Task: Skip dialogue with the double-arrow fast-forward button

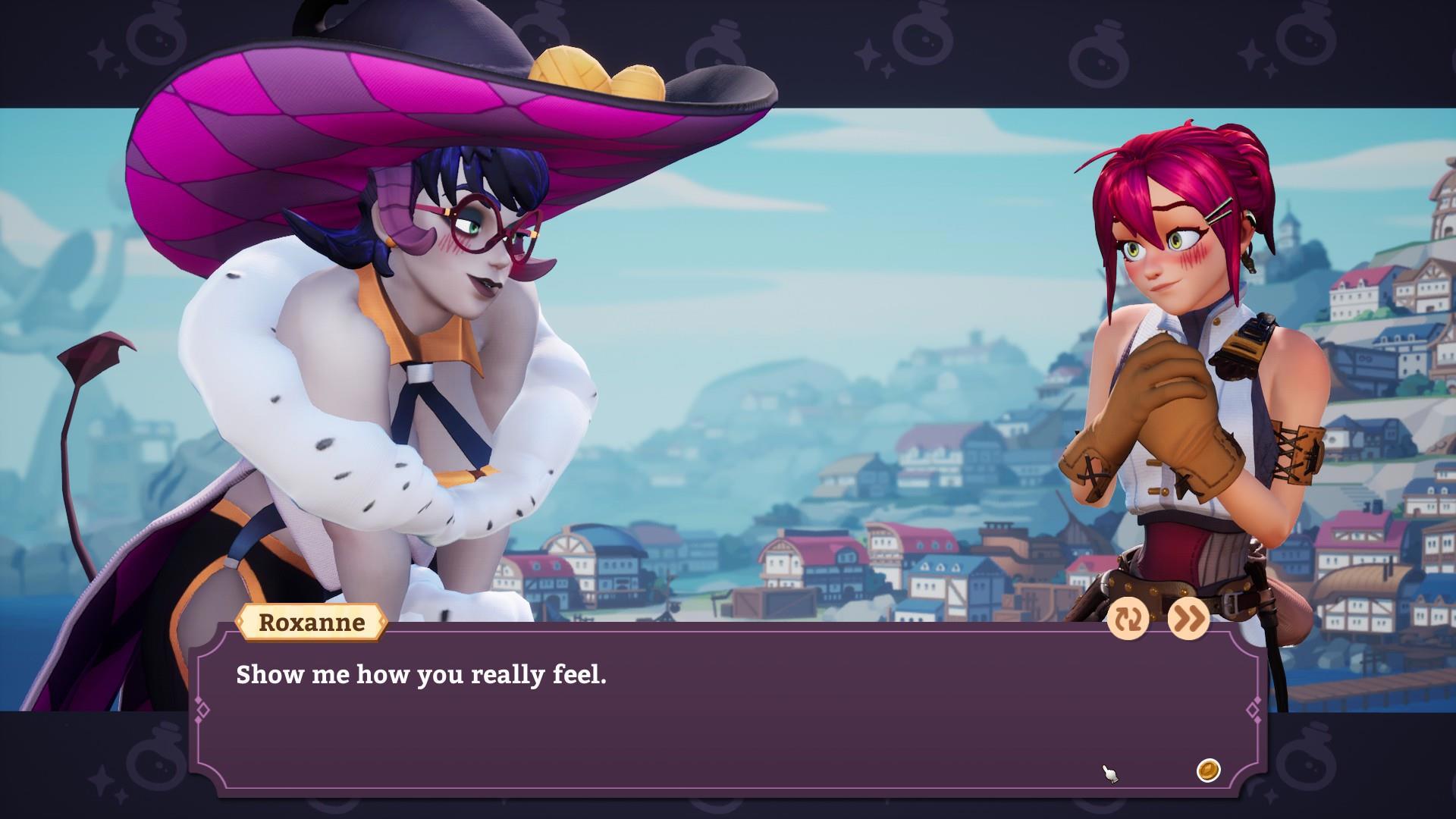Action: [x=1188, y=620]
